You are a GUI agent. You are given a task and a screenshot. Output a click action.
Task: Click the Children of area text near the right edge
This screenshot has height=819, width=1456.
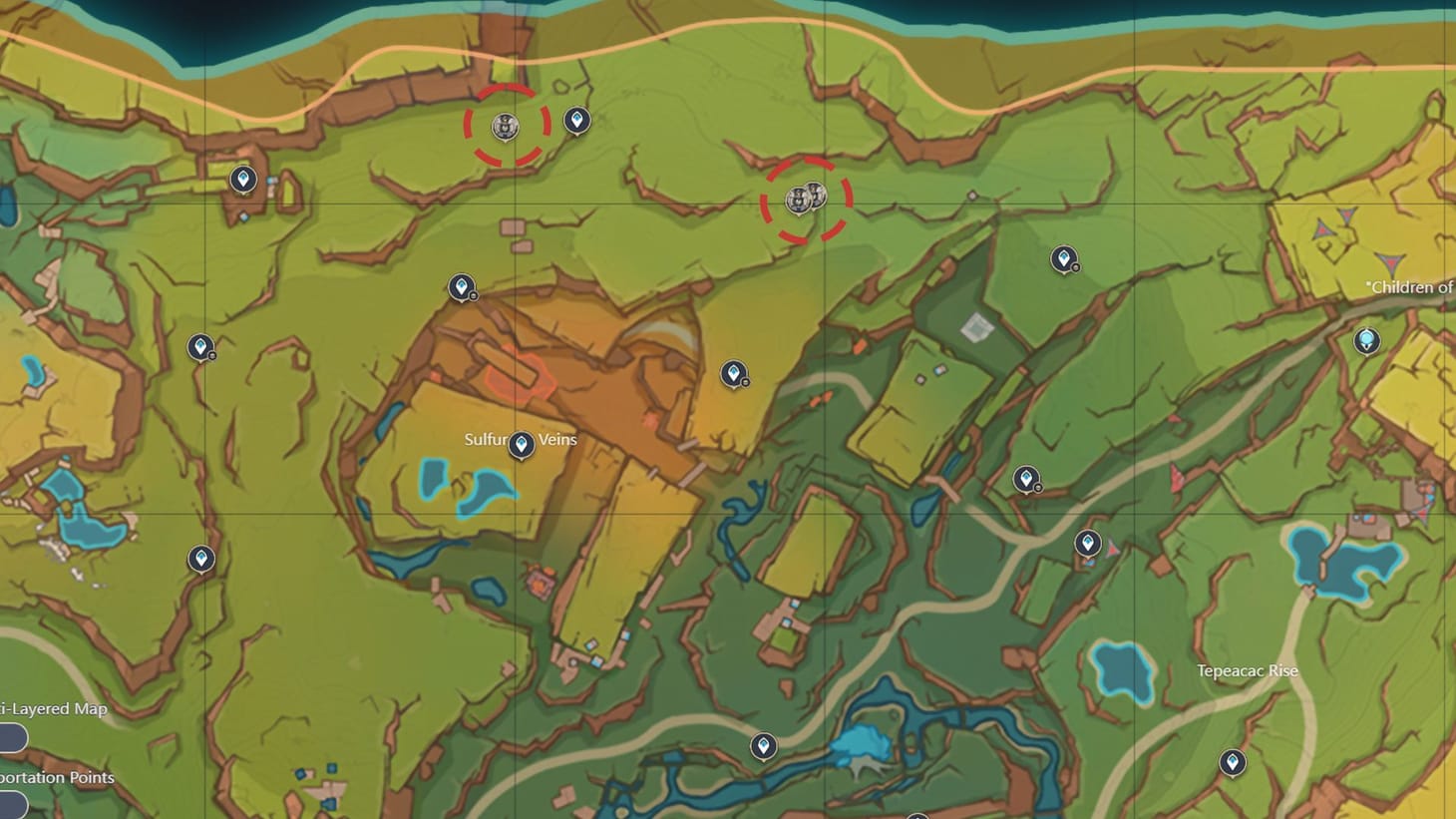pyautogui.click(x=1408, y=287)
